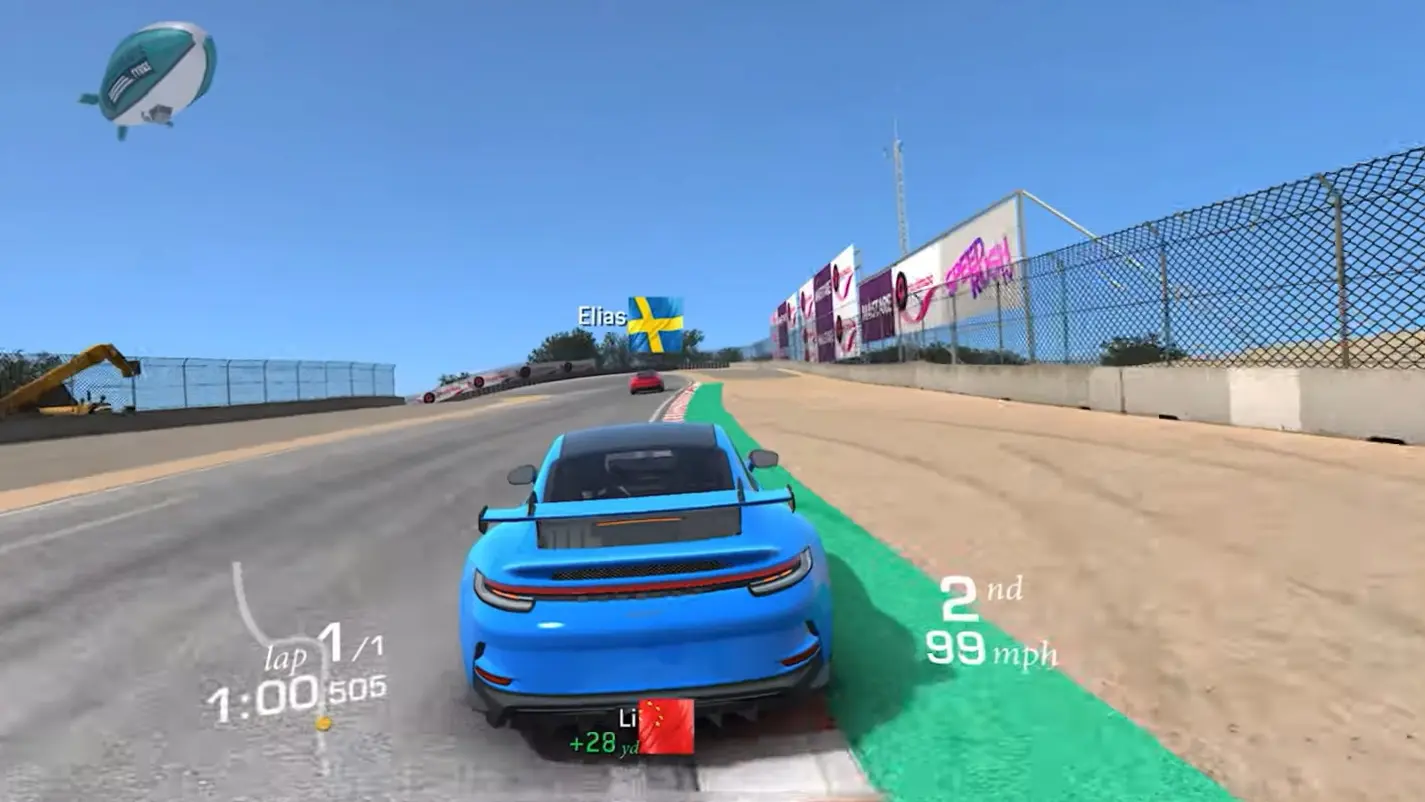Viewport: 1425px width, 802px height.
Task: Click the distant red rival car
Action: pos(645,382)
